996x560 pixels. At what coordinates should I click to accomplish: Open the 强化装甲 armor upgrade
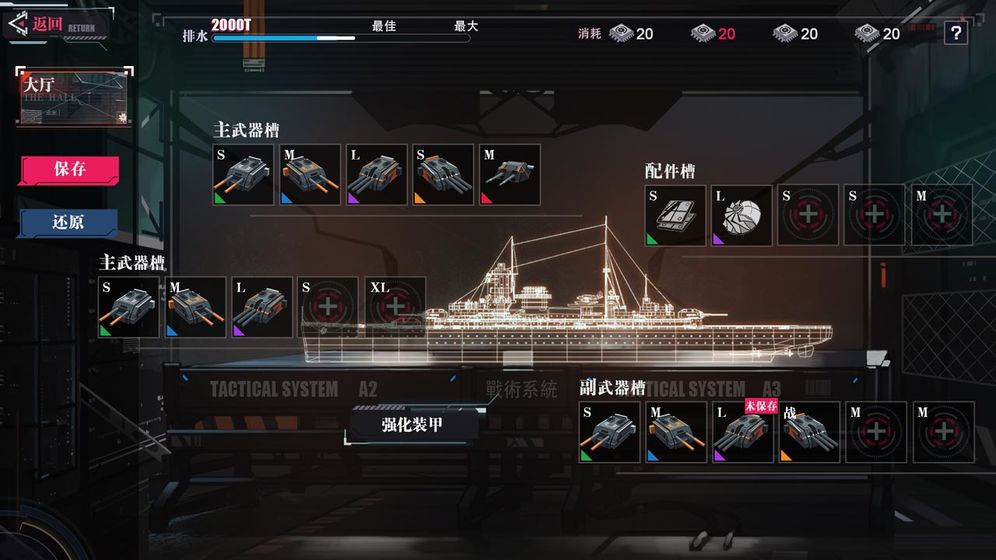[x=412, y=424]
